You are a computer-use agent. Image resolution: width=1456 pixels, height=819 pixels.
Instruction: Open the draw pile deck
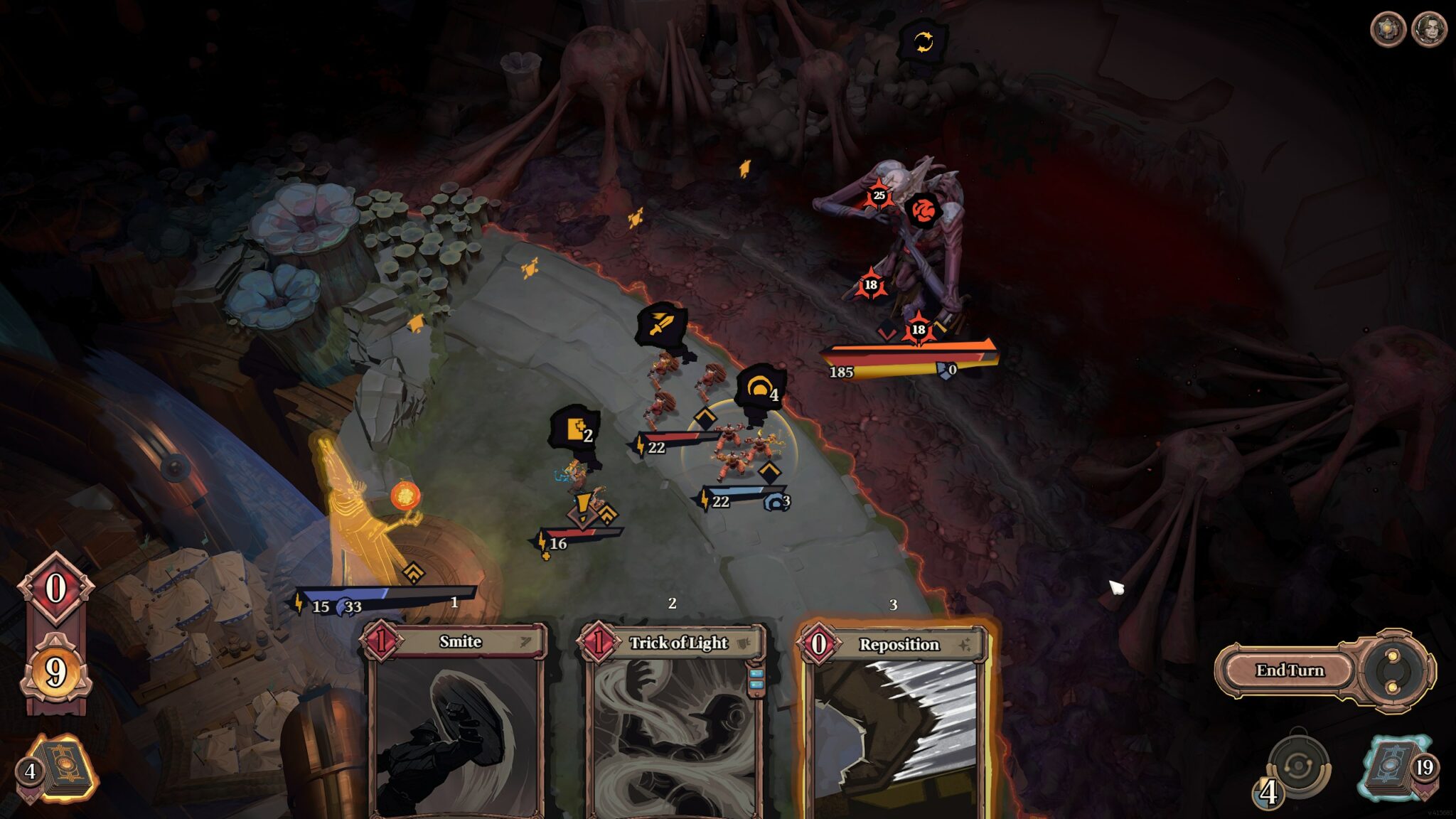pyautogui.click(x=60, y=769)
